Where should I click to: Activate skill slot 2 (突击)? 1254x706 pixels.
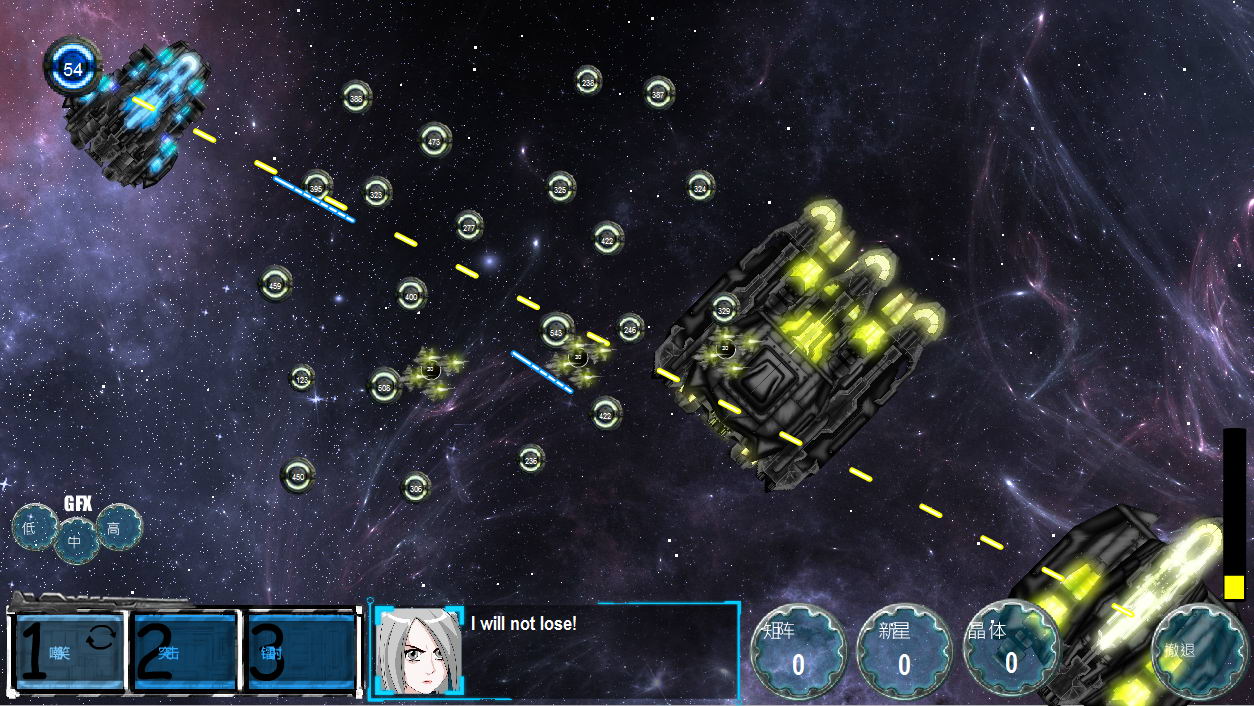point(186,652)
